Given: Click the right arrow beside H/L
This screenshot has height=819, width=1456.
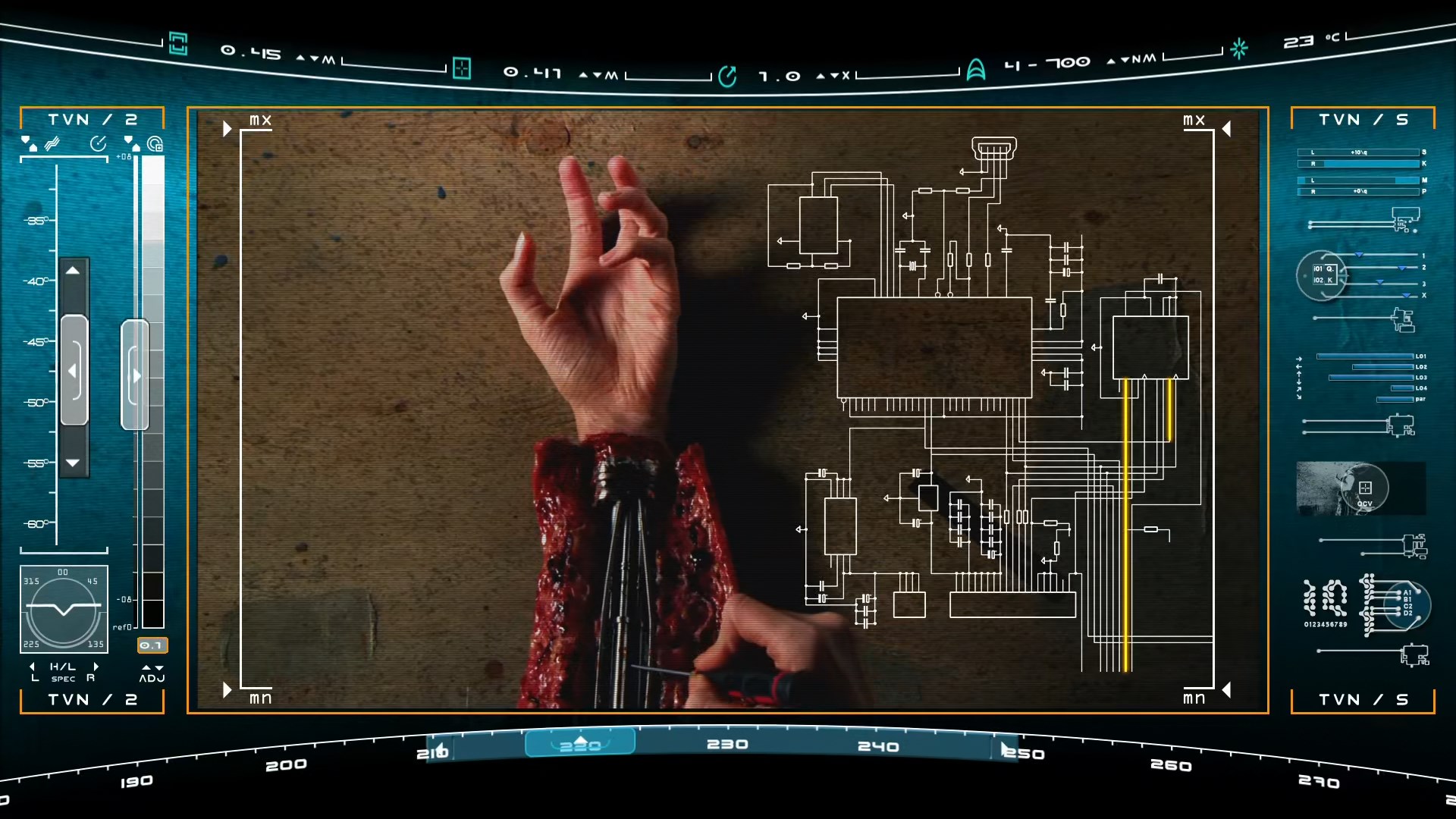Looking at the screenshot, I should 96,667.
